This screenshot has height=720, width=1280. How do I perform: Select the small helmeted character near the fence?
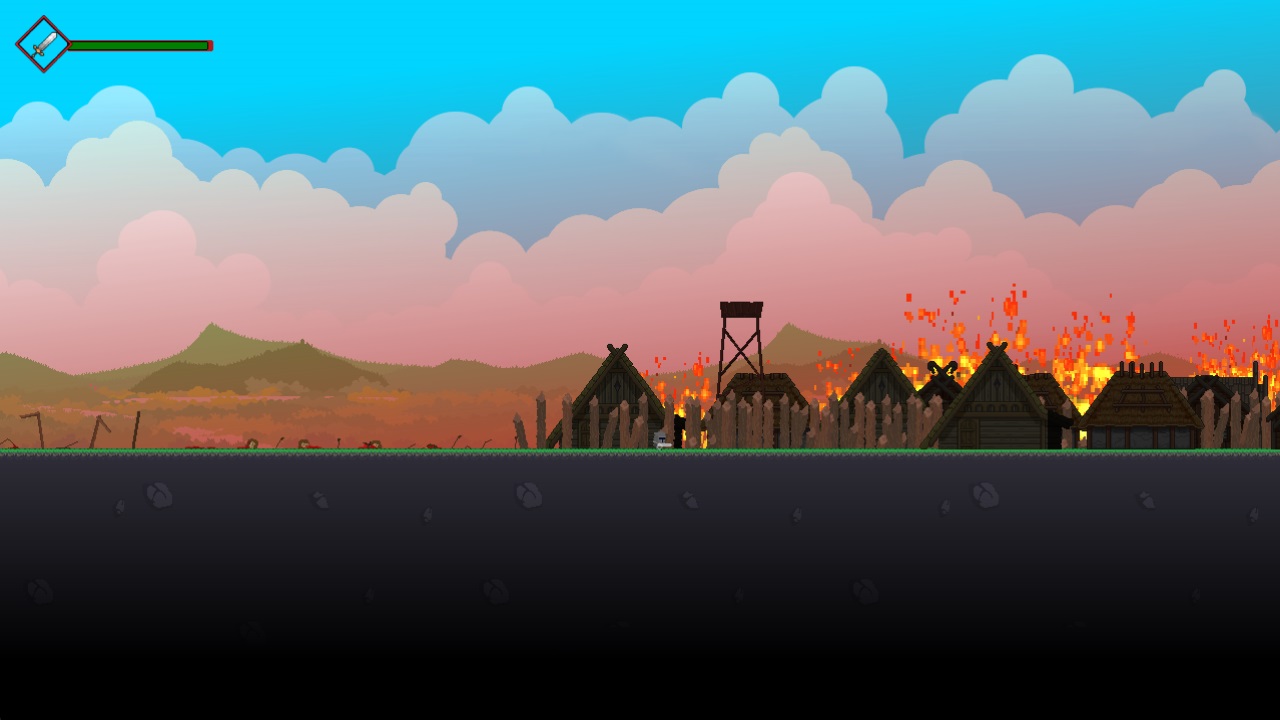click(x=660, y=438)
